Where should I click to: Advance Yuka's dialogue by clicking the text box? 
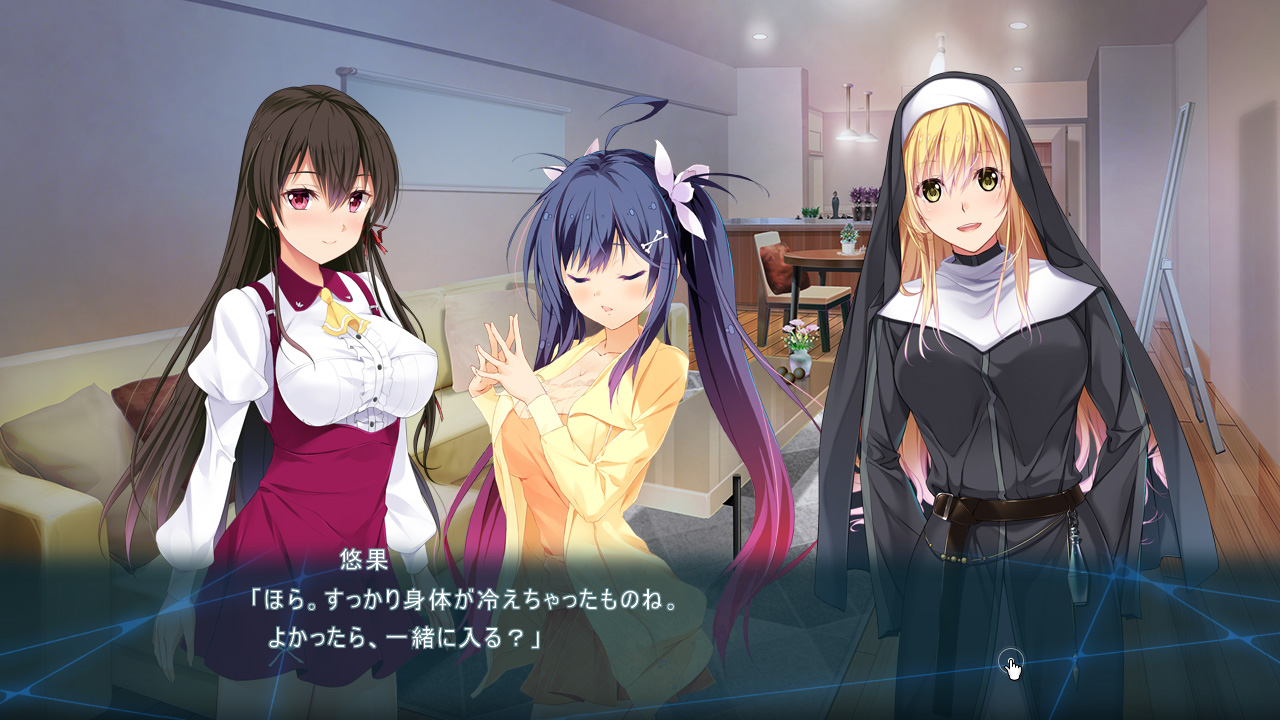coord(640,620)
